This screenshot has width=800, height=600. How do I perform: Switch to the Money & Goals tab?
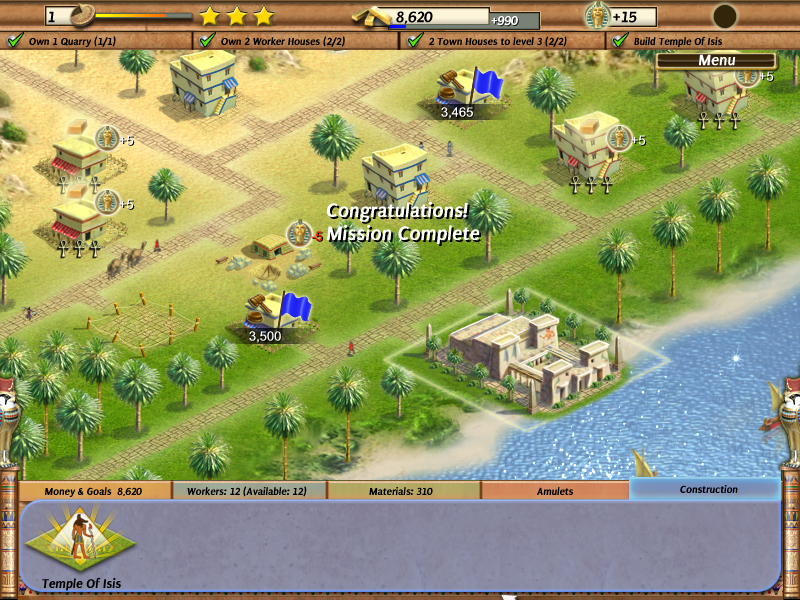coord(94,491)
